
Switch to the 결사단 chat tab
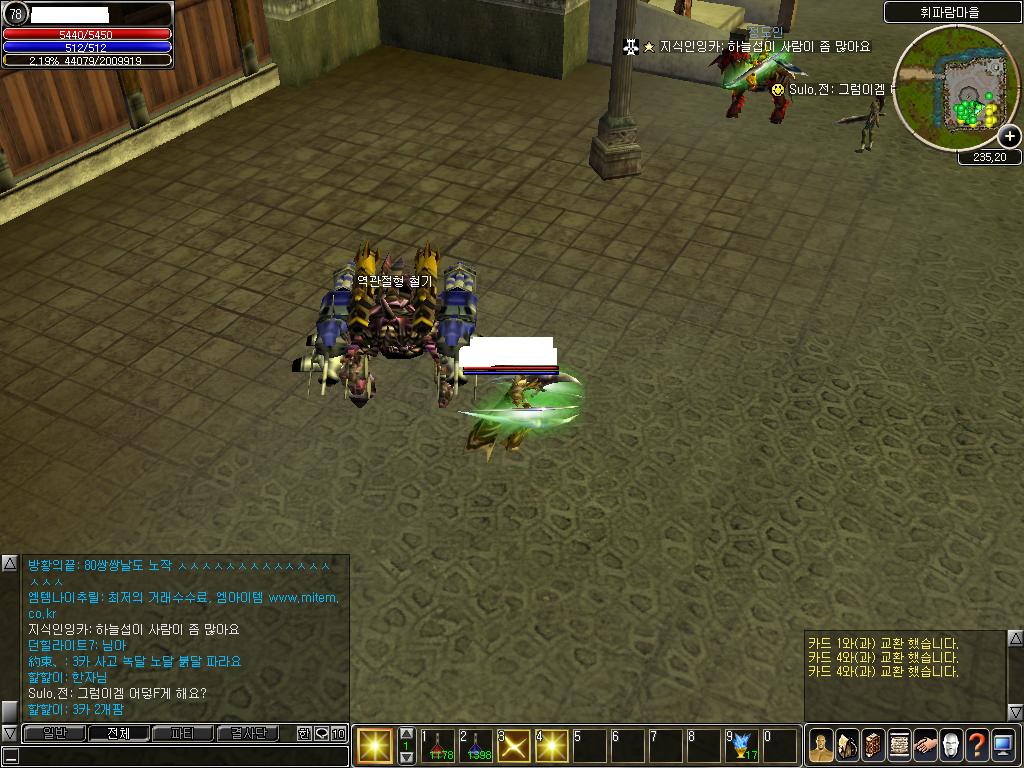click(x=247, y=734)
